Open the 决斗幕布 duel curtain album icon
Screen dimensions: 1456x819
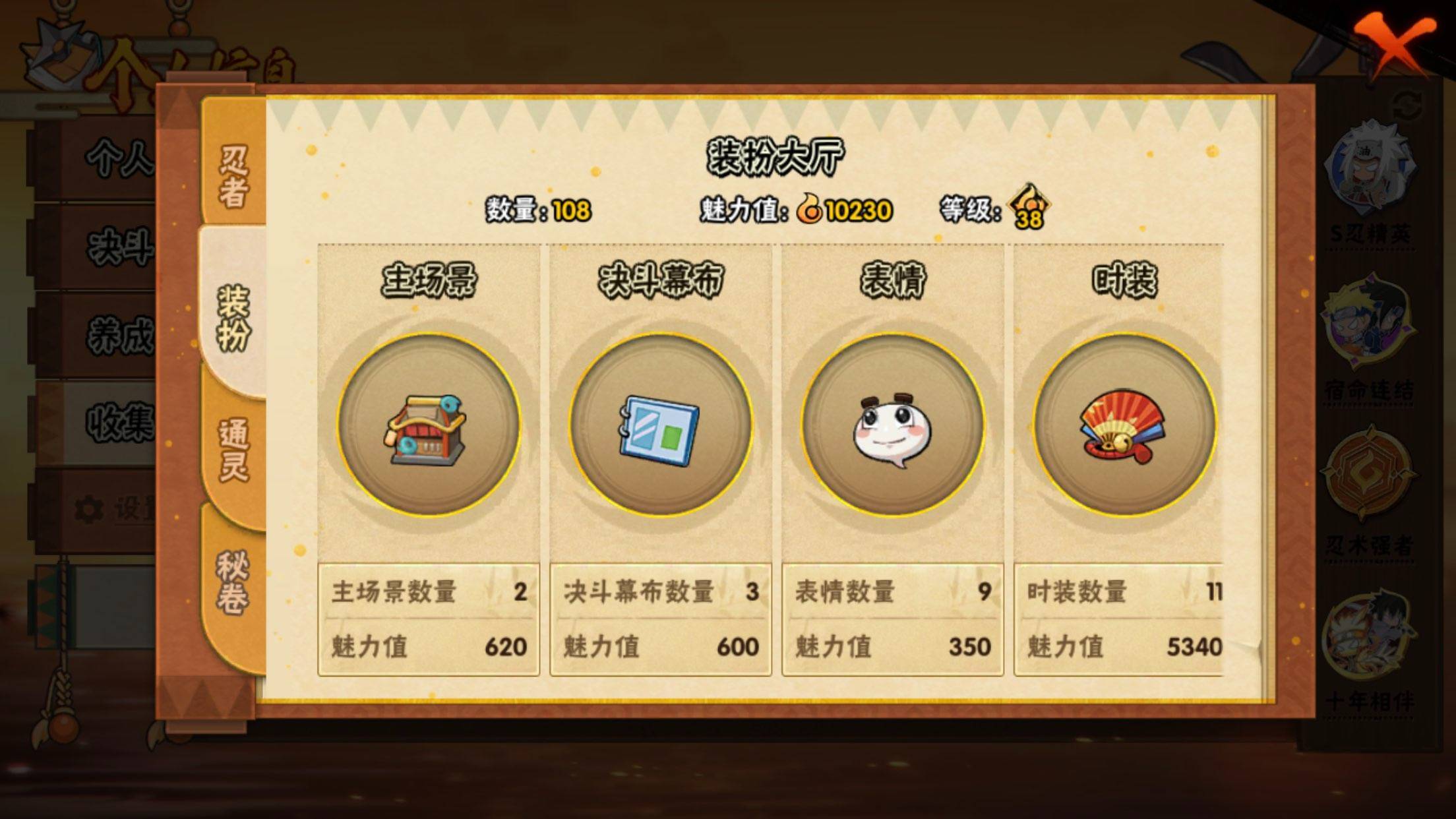(x=659, y=429)
